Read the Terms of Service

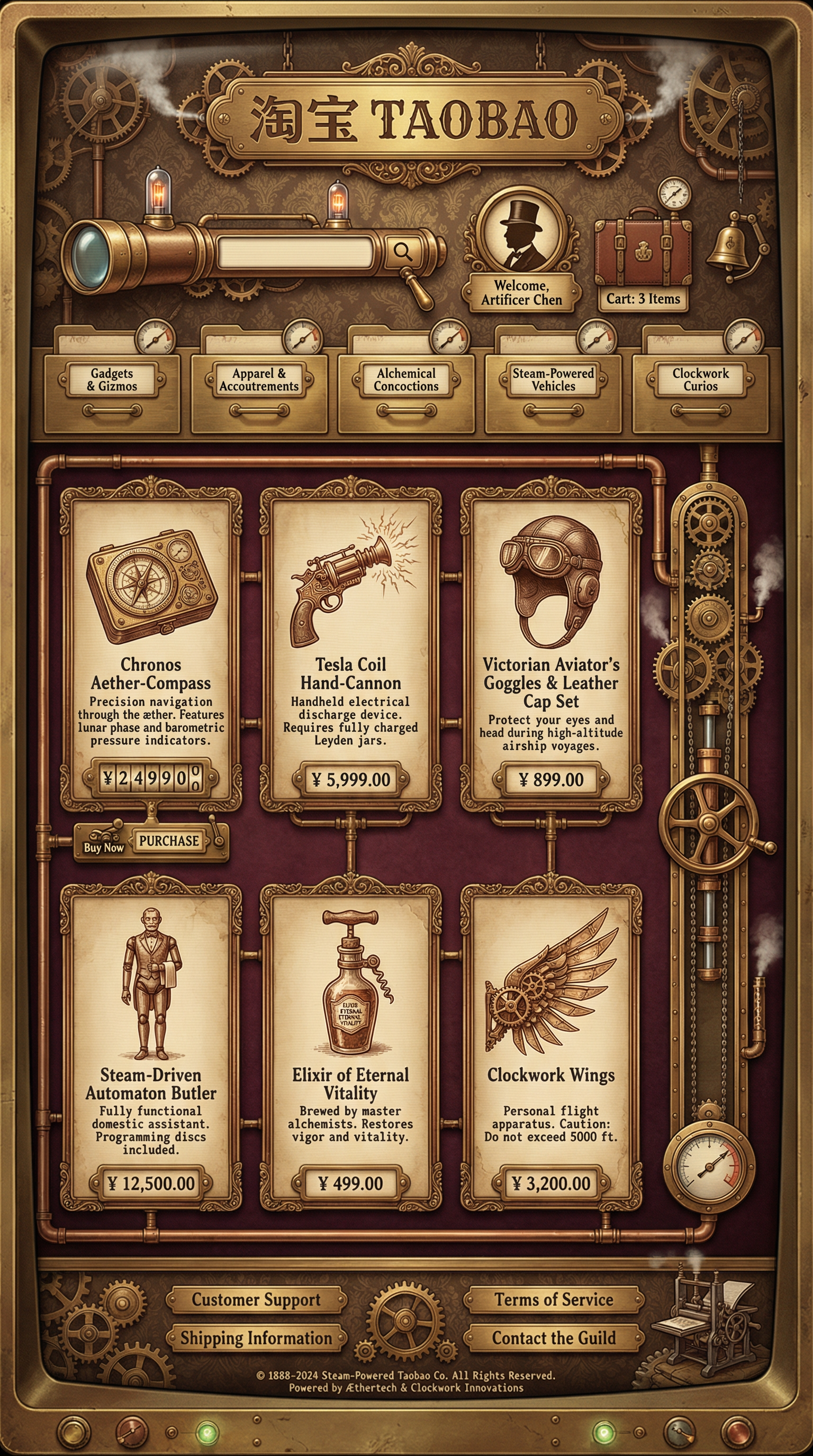(x=554, y=1300)
